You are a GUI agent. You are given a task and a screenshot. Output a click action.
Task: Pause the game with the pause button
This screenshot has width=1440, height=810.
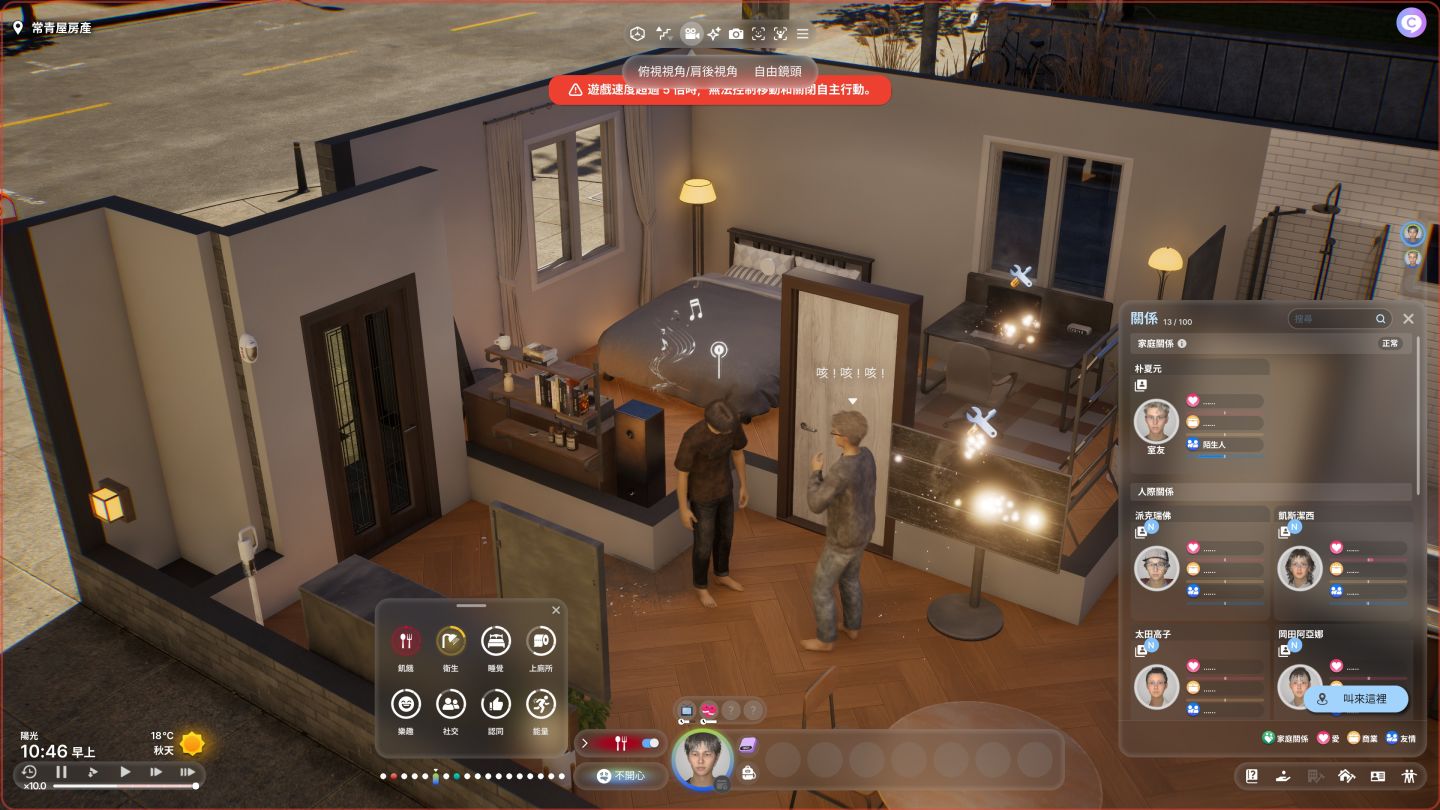point(61,772)
